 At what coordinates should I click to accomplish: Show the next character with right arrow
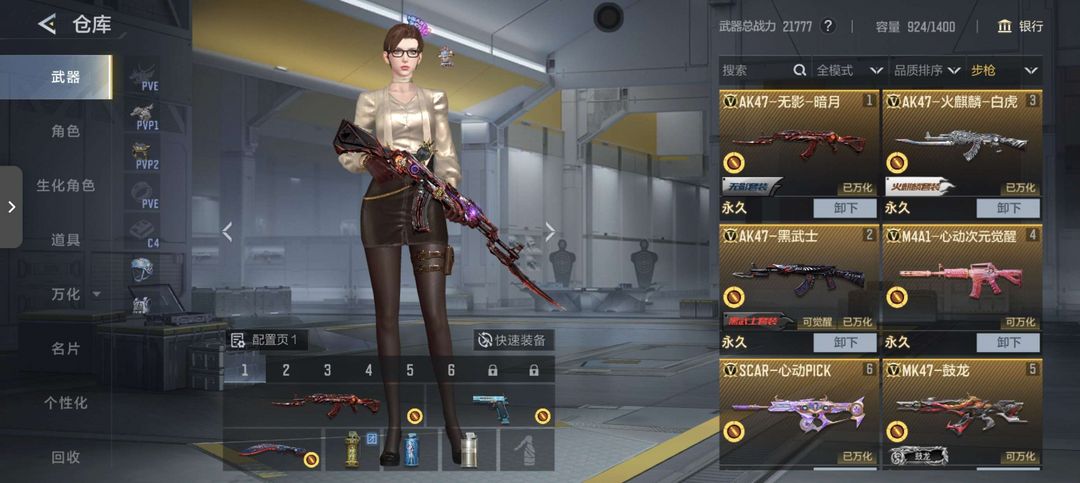tap(550, 231)
